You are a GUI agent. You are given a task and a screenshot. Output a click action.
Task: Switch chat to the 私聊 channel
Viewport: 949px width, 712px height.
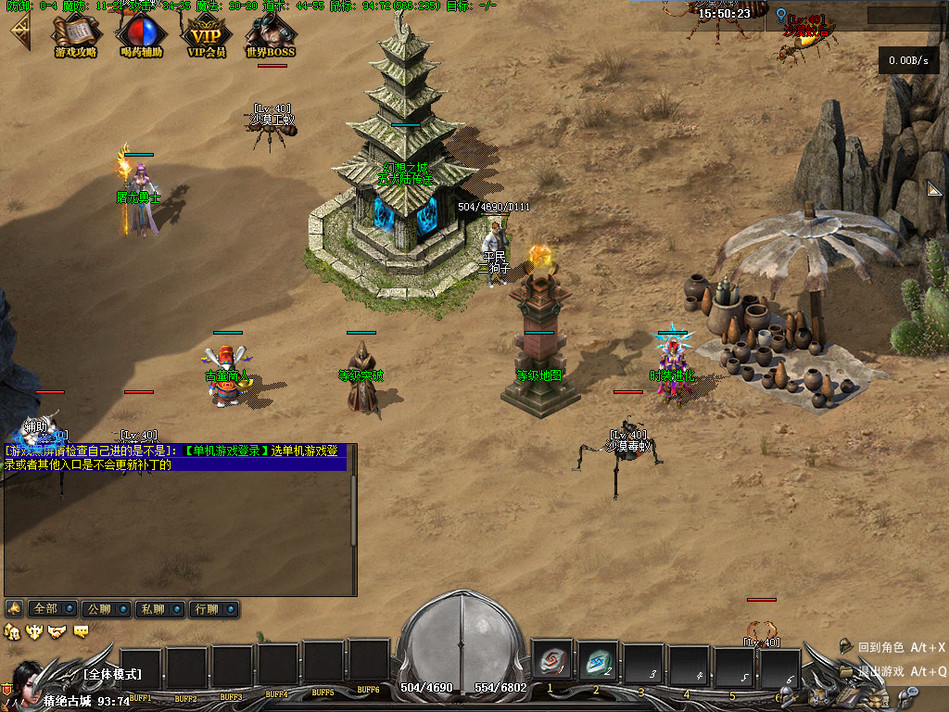pos(157,608)
